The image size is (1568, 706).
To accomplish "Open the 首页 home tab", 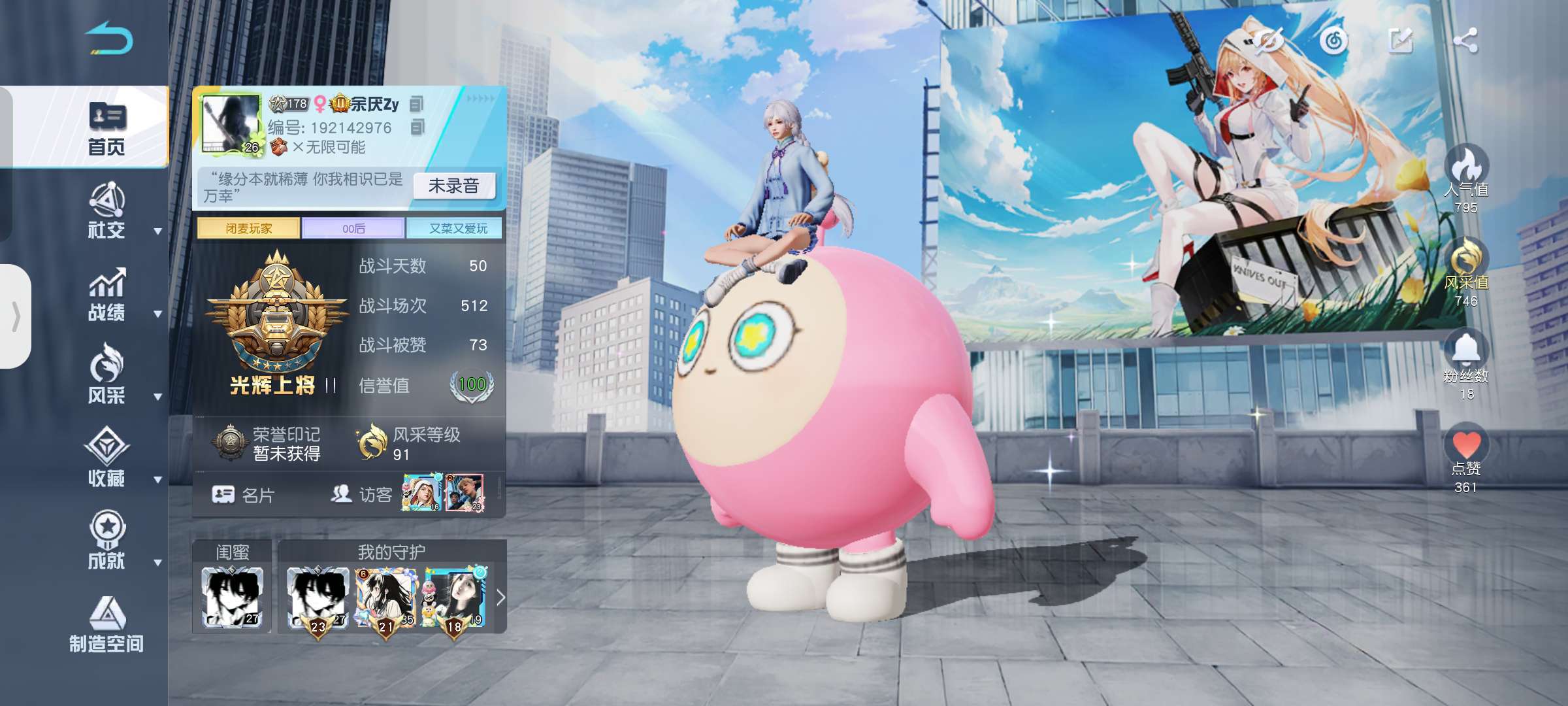I will 106,129.
